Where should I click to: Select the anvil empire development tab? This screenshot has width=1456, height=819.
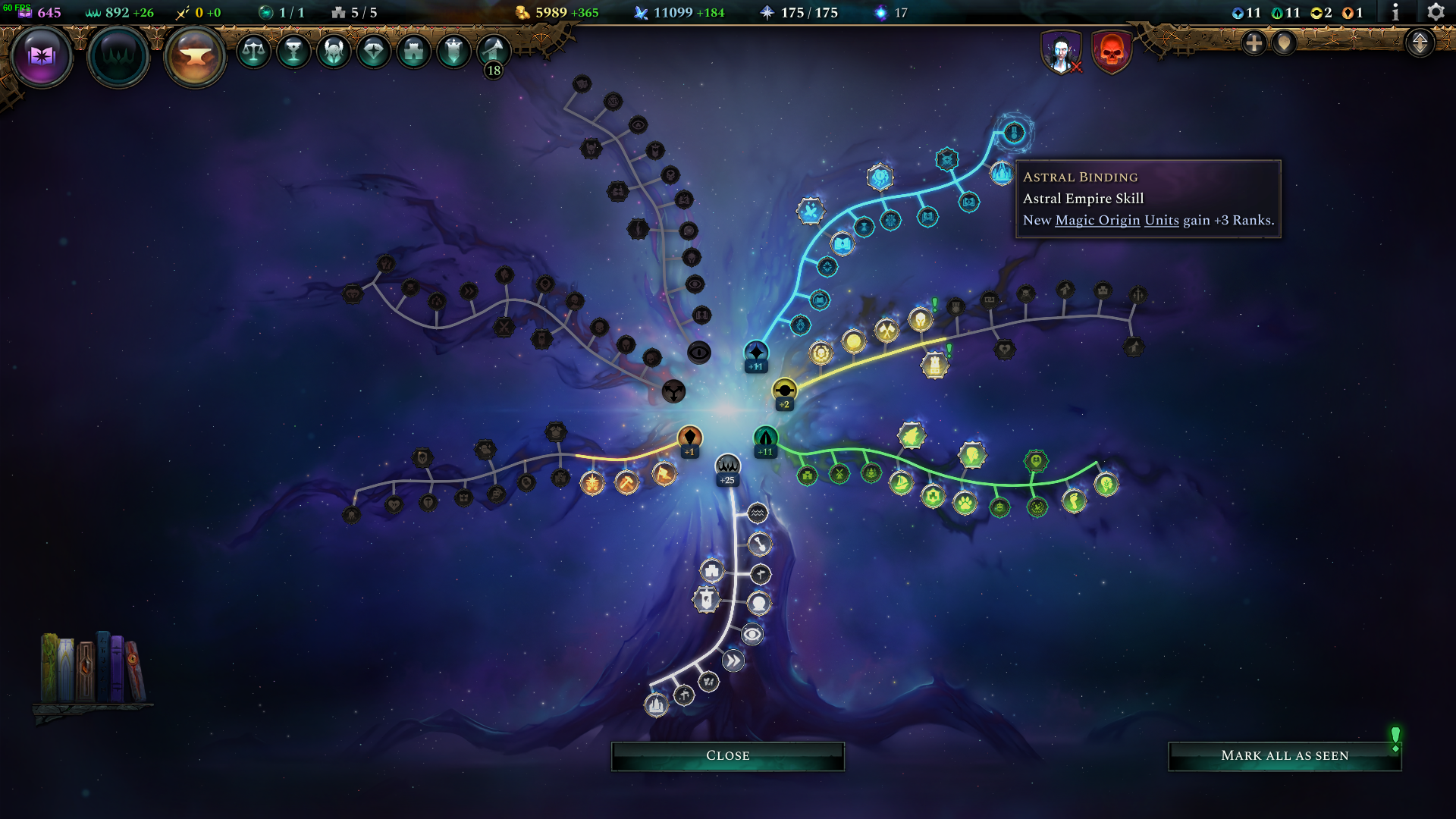pyautogui.click(x=191, y=54)
